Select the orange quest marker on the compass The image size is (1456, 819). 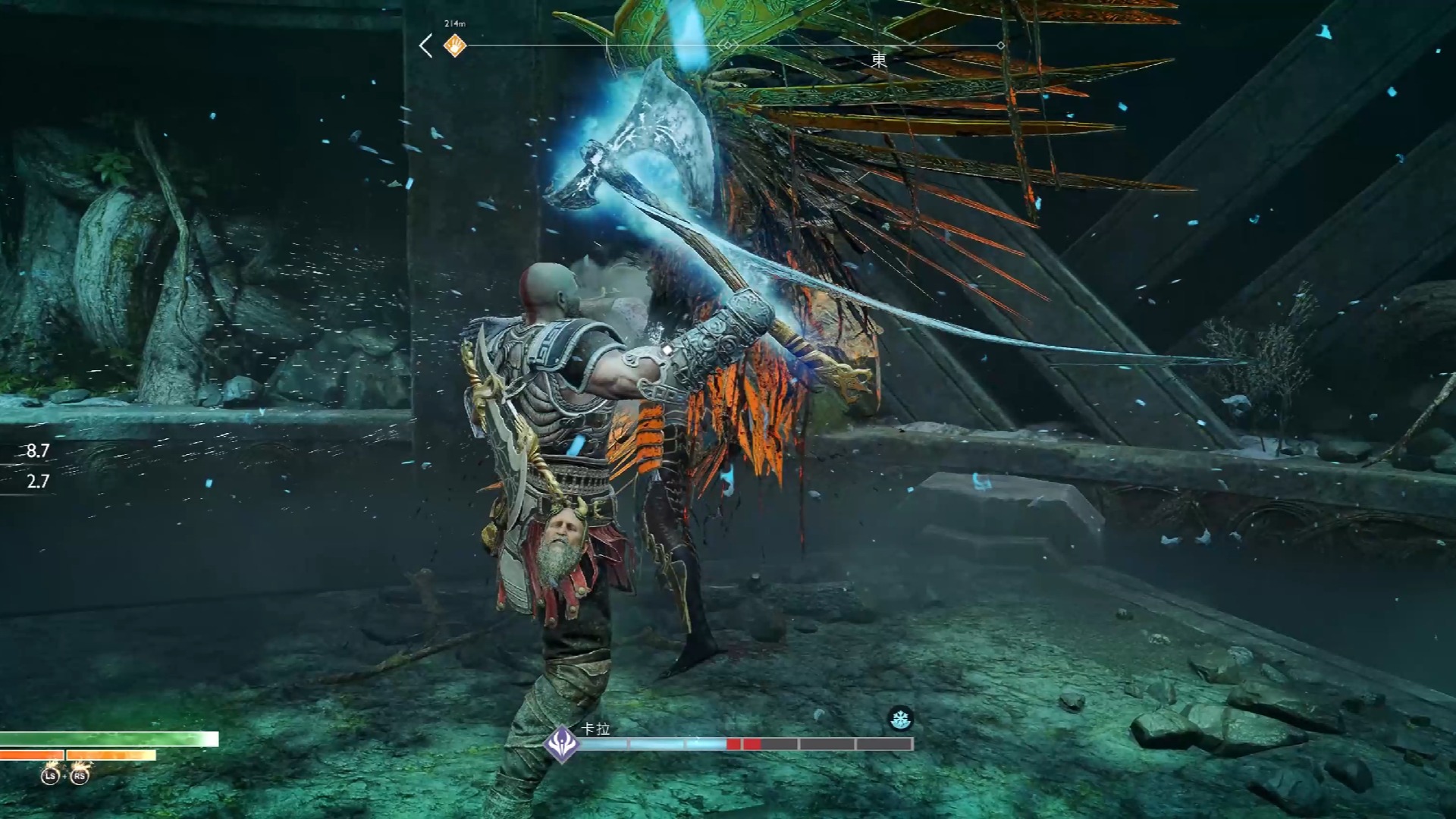tap(454, 46)
